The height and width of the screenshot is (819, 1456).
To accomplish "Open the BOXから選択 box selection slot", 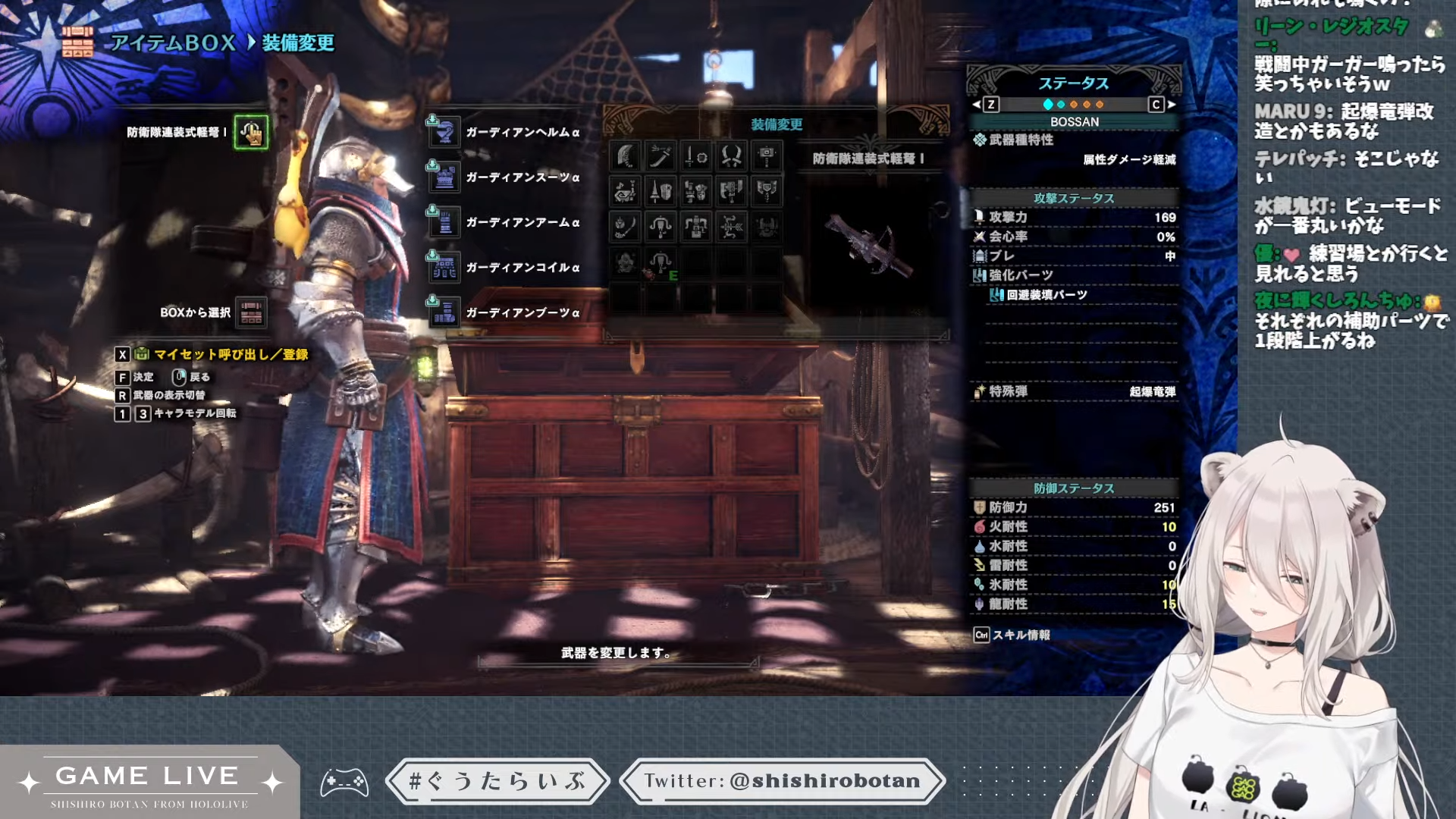I will 251,312.
